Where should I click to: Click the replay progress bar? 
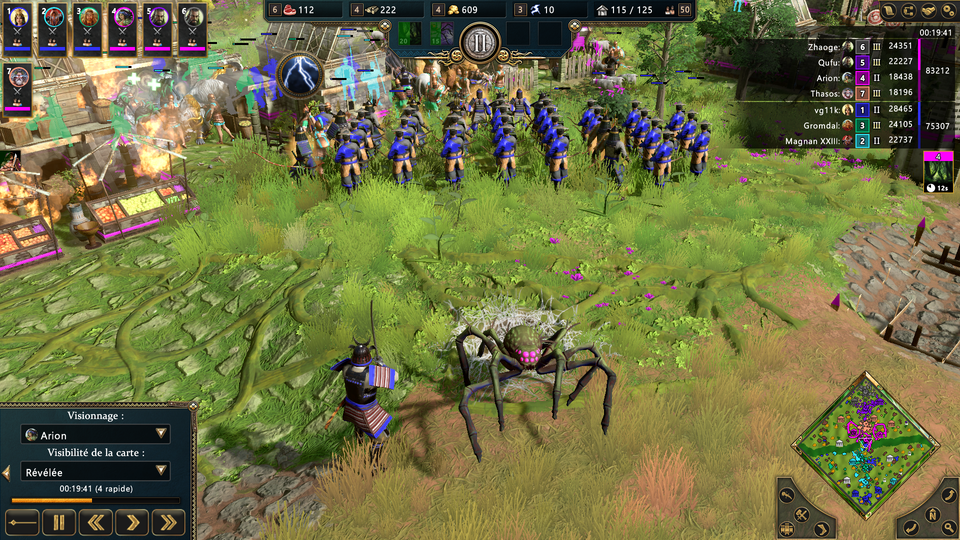[96, 500]
